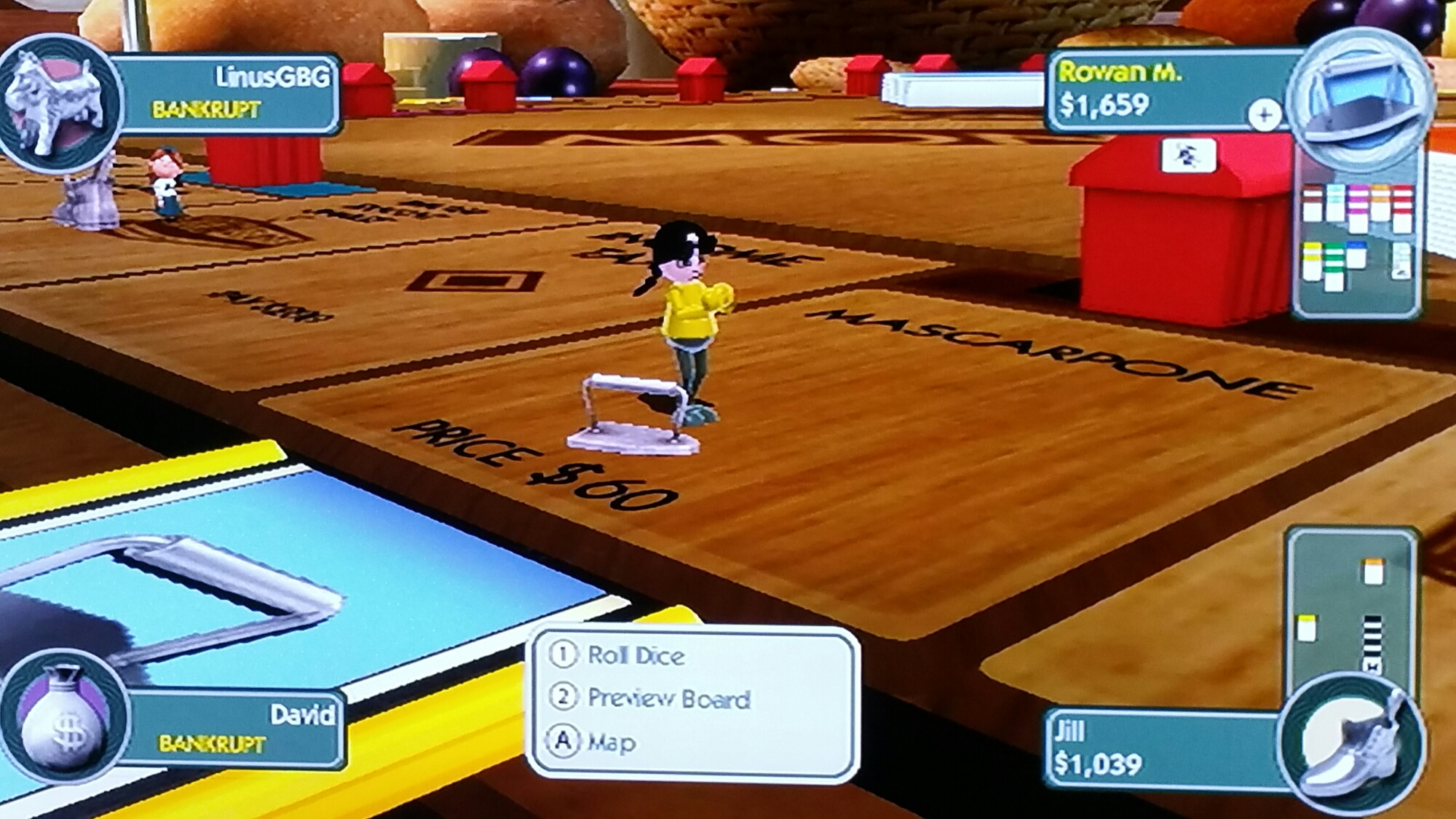Select the bankrupt LinusGBG player panel
Viewport: 1456px width, 819px height.
[x=233, y=93]
